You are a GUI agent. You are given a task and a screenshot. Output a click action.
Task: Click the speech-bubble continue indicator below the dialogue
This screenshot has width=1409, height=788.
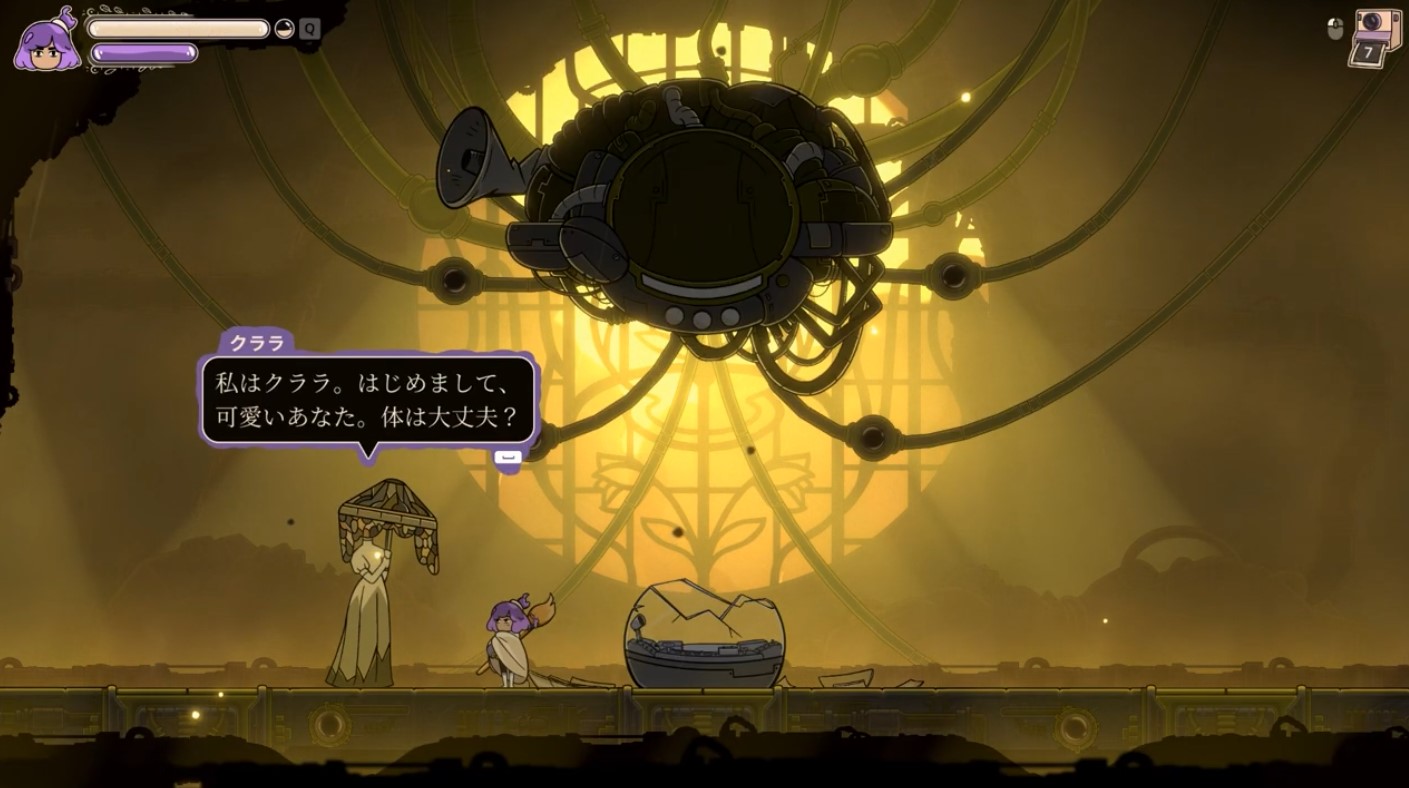[510, 455]
